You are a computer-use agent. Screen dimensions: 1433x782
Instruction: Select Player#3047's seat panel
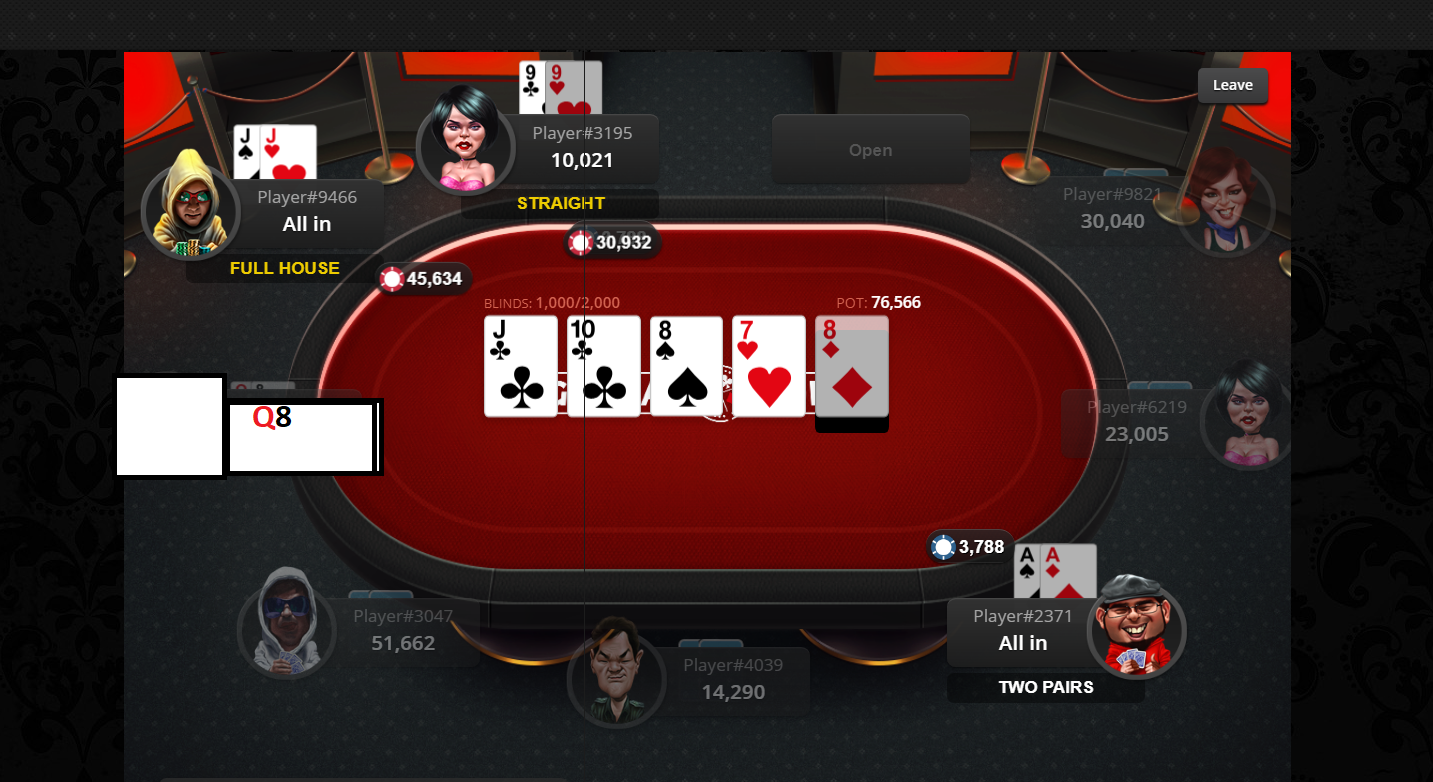(402, 630)
